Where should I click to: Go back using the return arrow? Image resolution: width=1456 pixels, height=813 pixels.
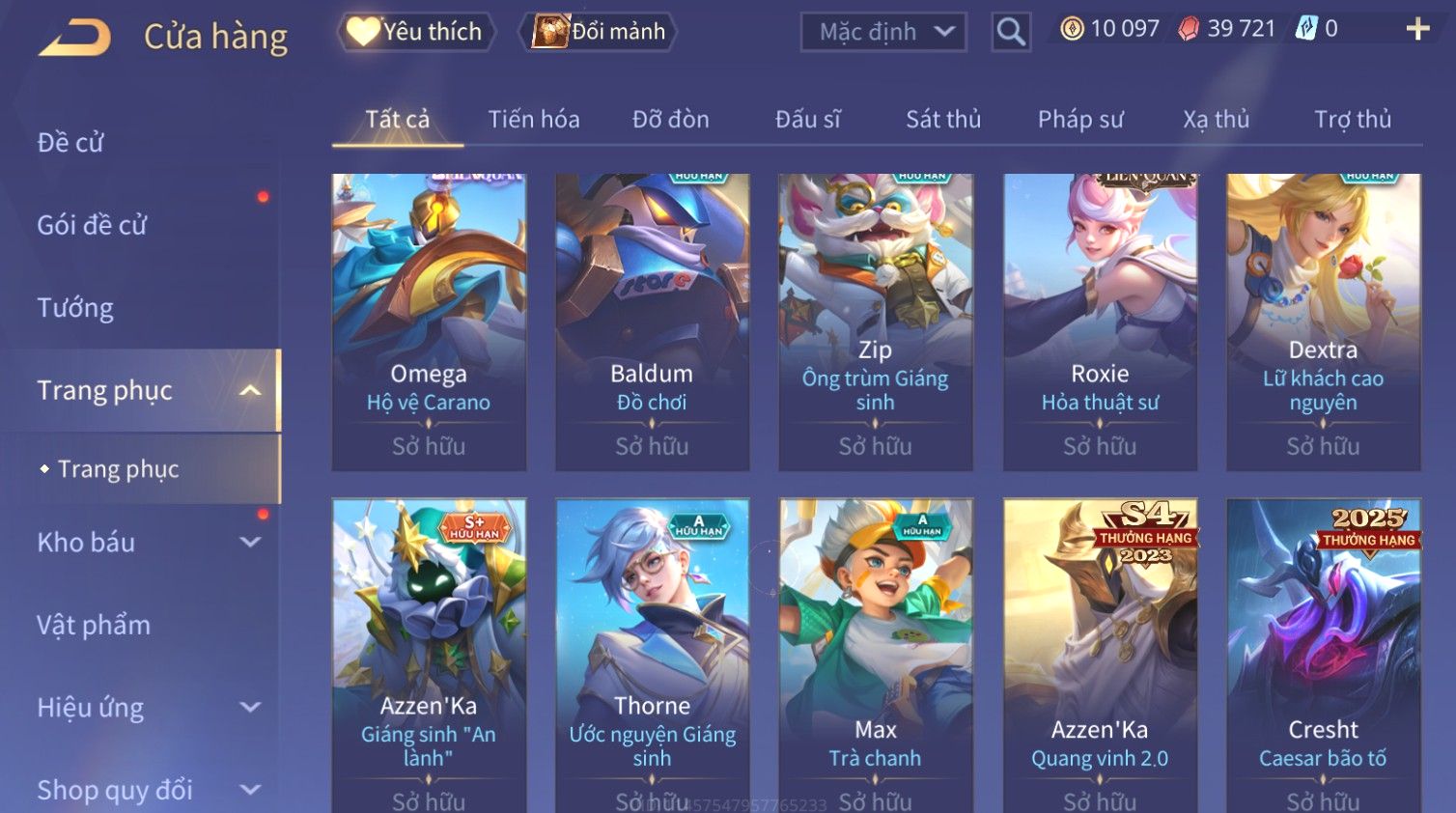coord(75,38)
